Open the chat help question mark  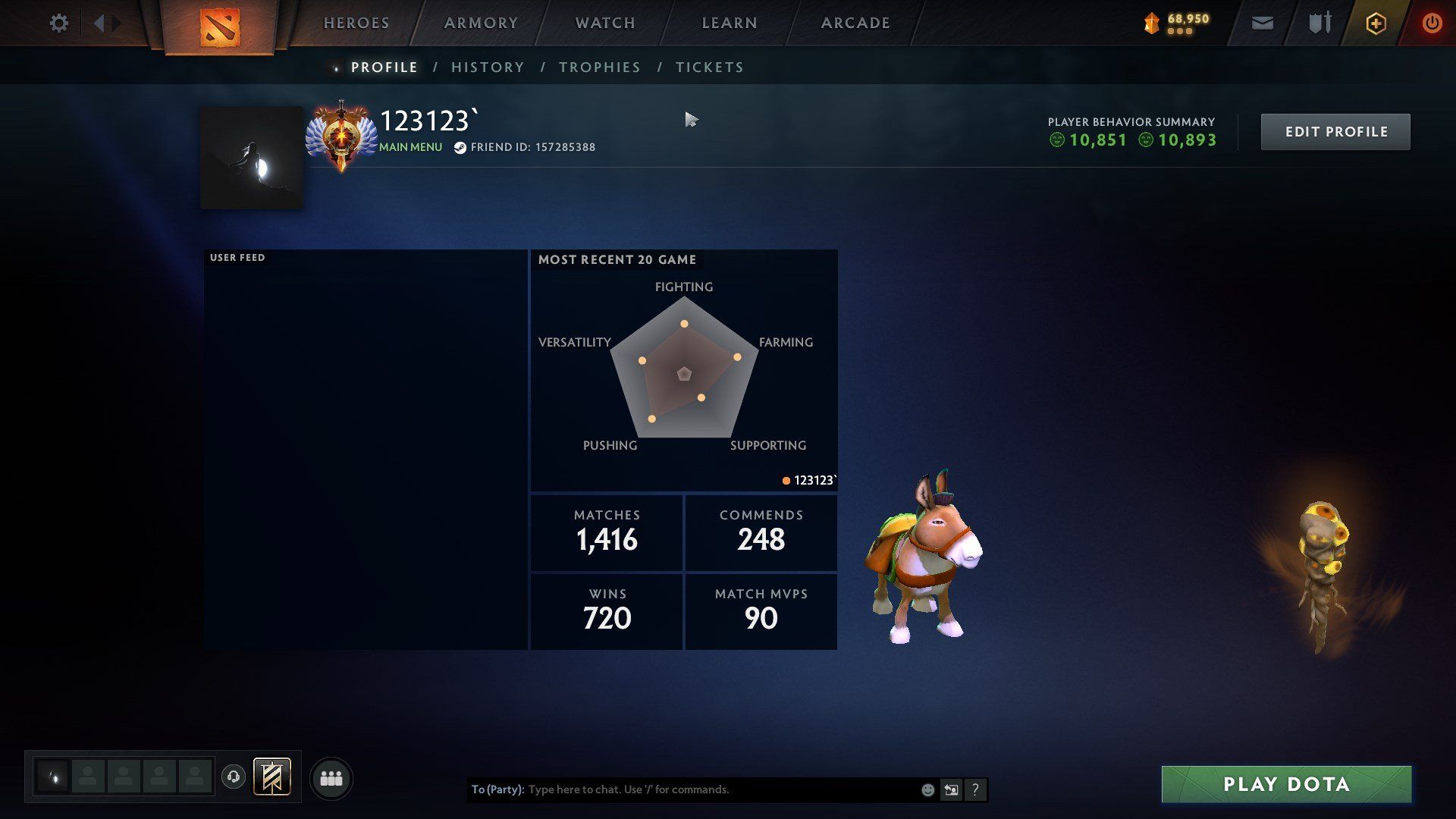pos(975,789)
